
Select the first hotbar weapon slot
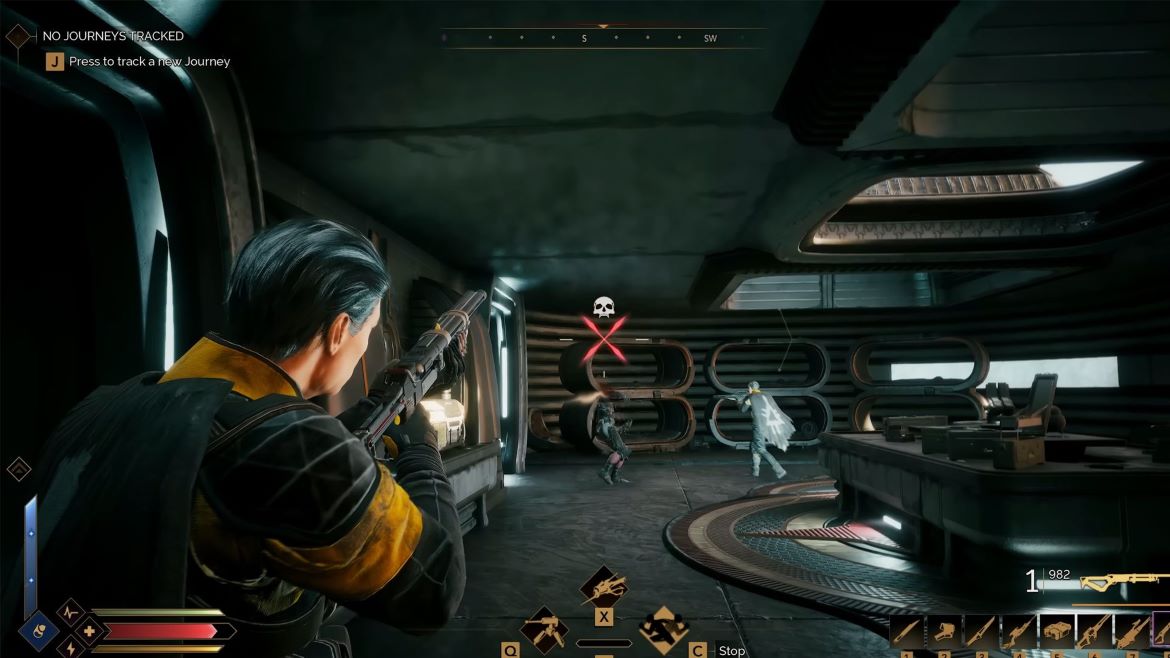coord(908,632)
